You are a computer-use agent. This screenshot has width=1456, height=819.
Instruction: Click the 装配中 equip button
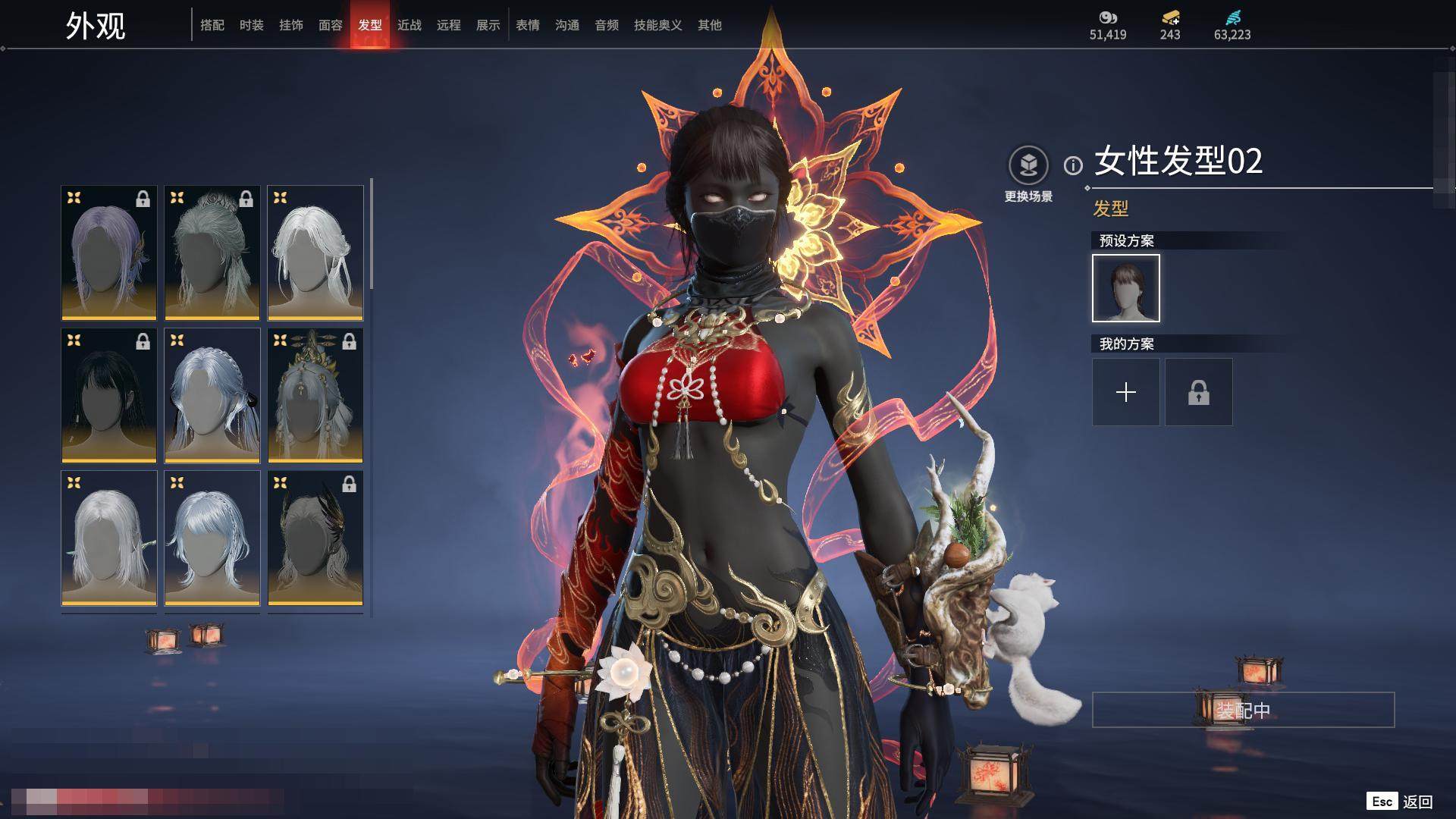(1243, 710)
